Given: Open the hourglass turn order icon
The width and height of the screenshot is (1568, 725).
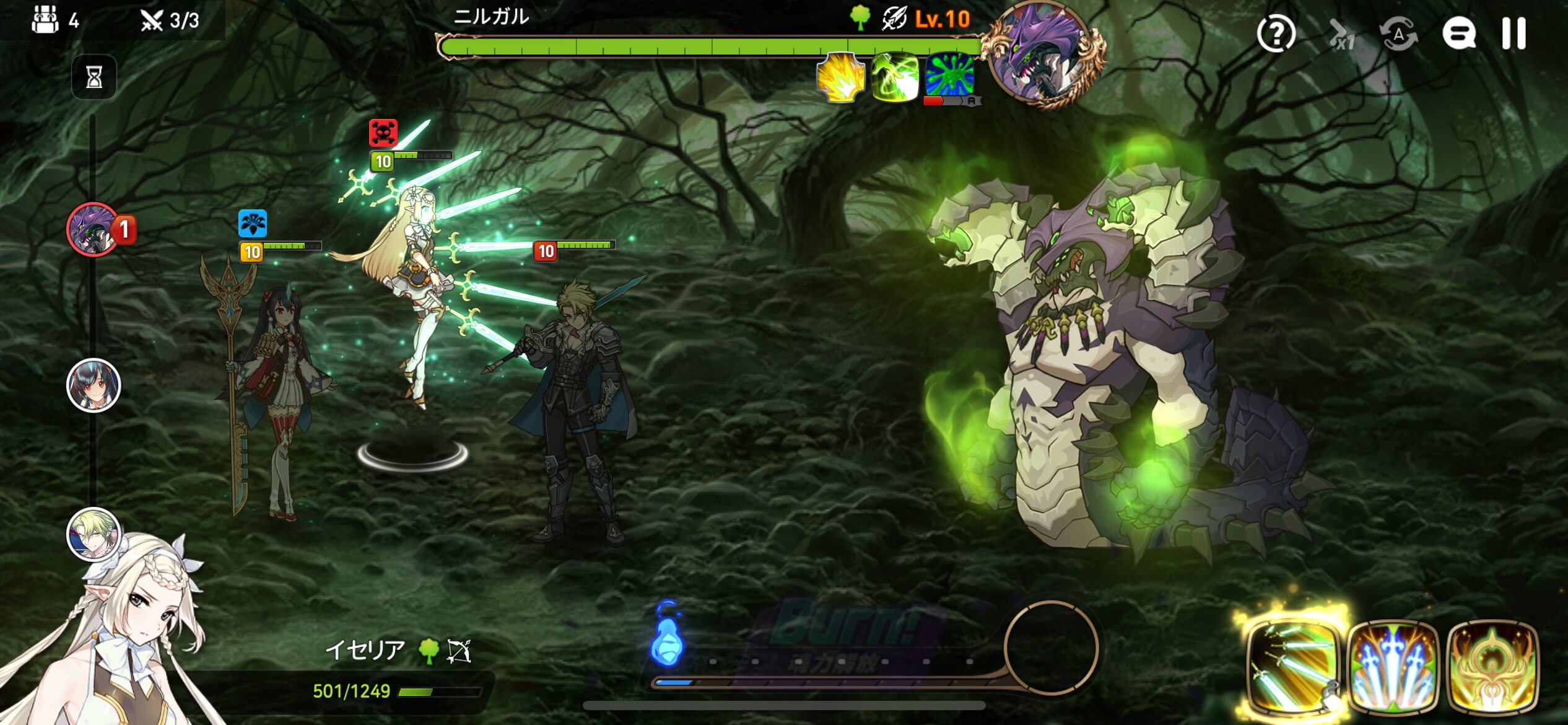Looking at the screenshot, I should 94,77.
